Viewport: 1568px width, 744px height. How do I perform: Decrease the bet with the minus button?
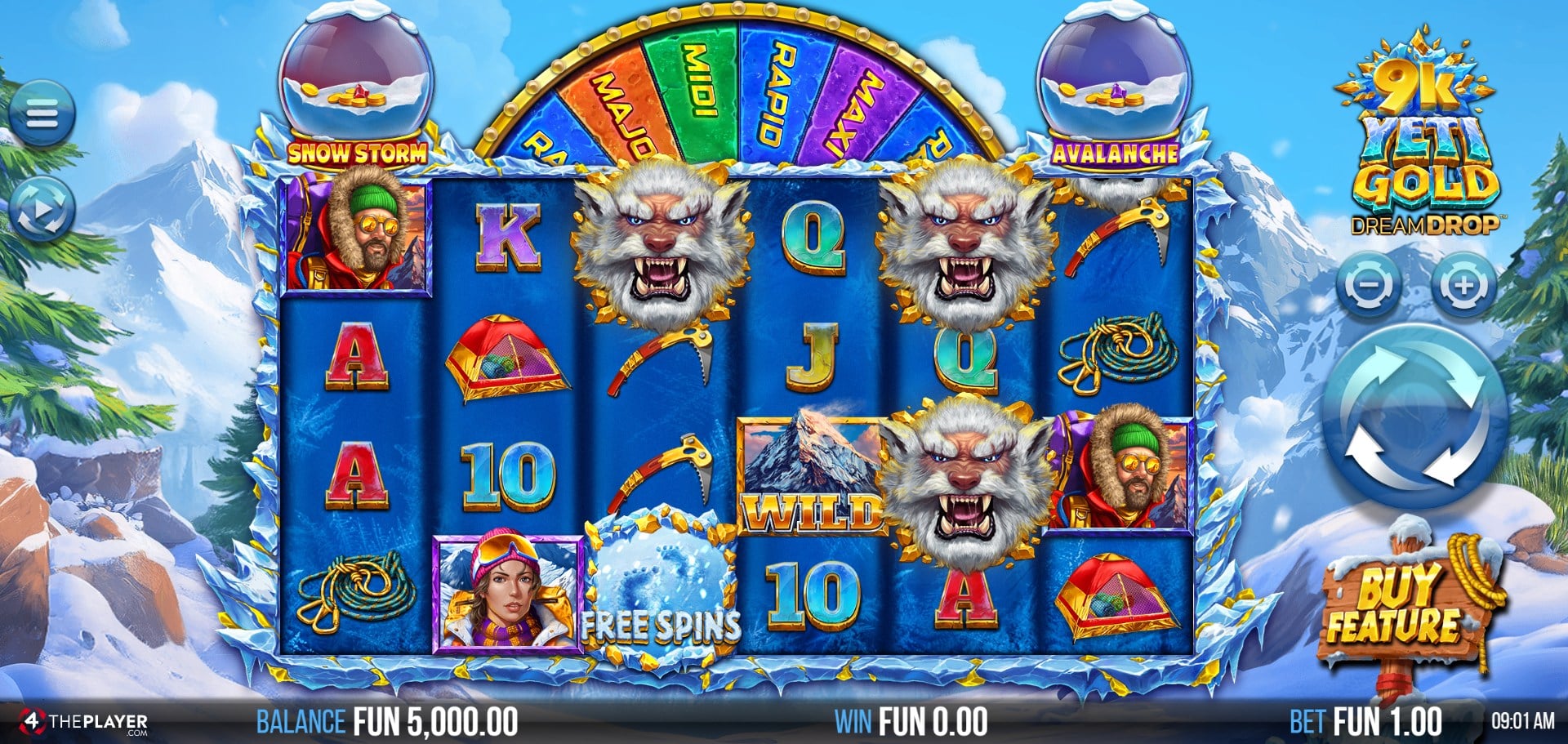pos(1370,286)
